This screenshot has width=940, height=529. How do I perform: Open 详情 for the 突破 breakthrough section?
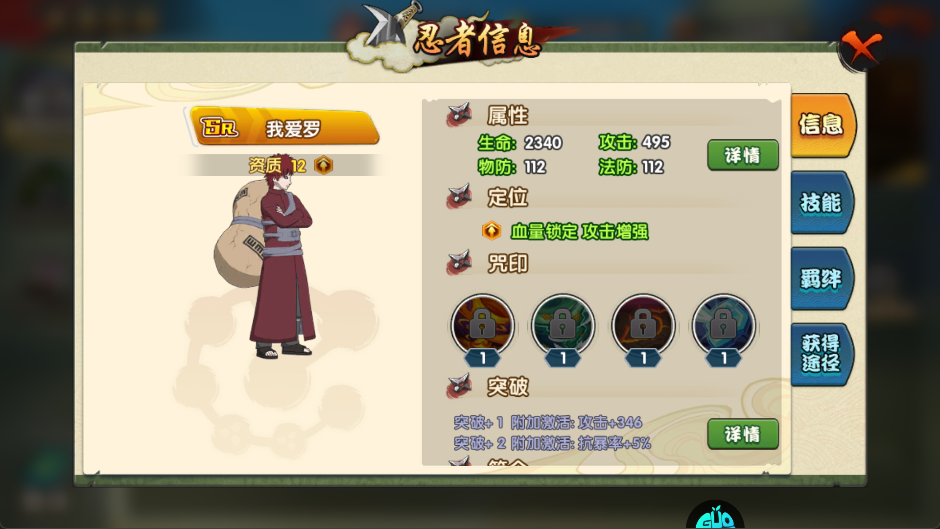click(x=743, y=434)
